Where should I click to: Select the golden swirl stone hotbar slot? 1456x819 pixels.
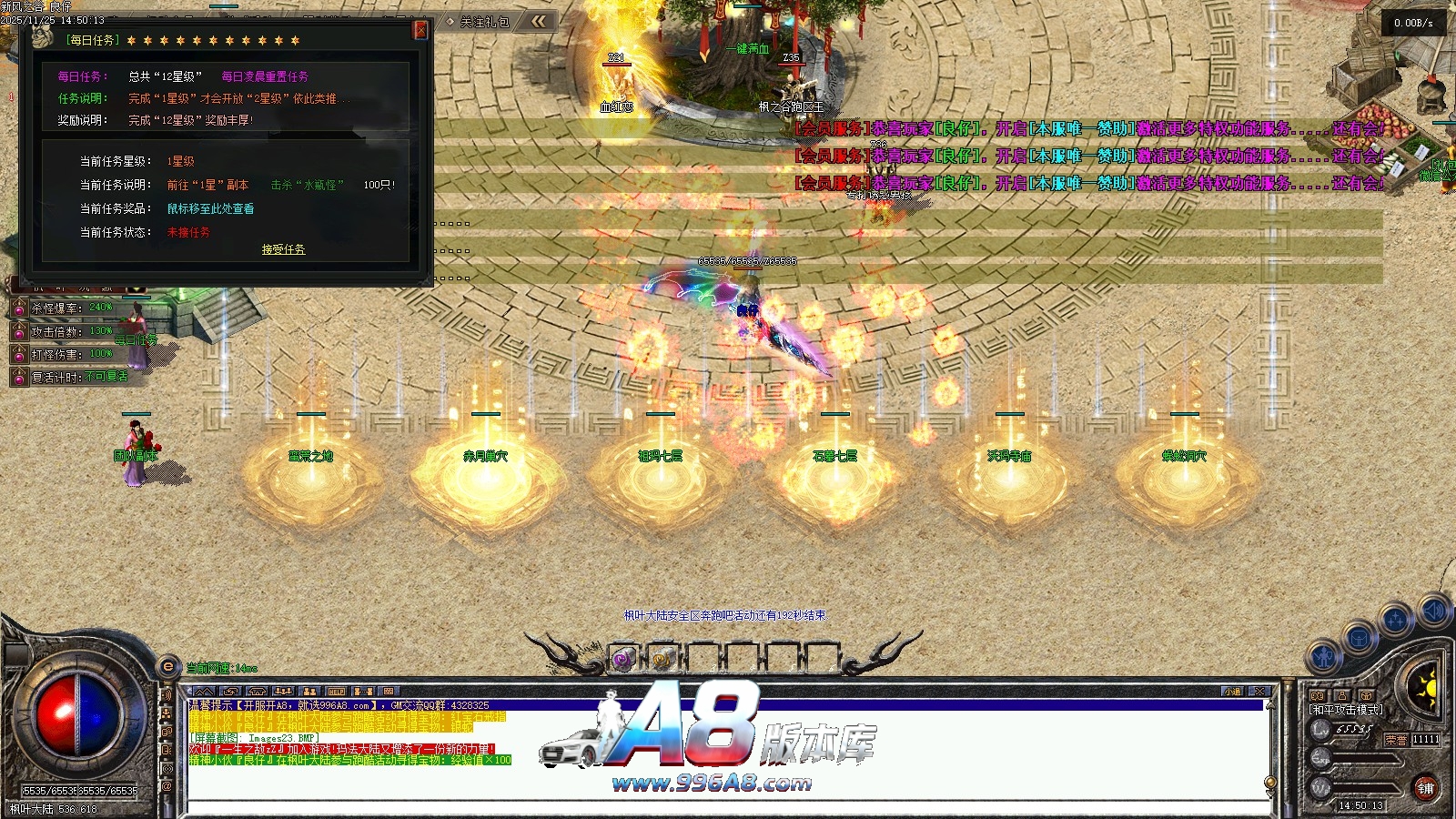click(x=662, y=658)
